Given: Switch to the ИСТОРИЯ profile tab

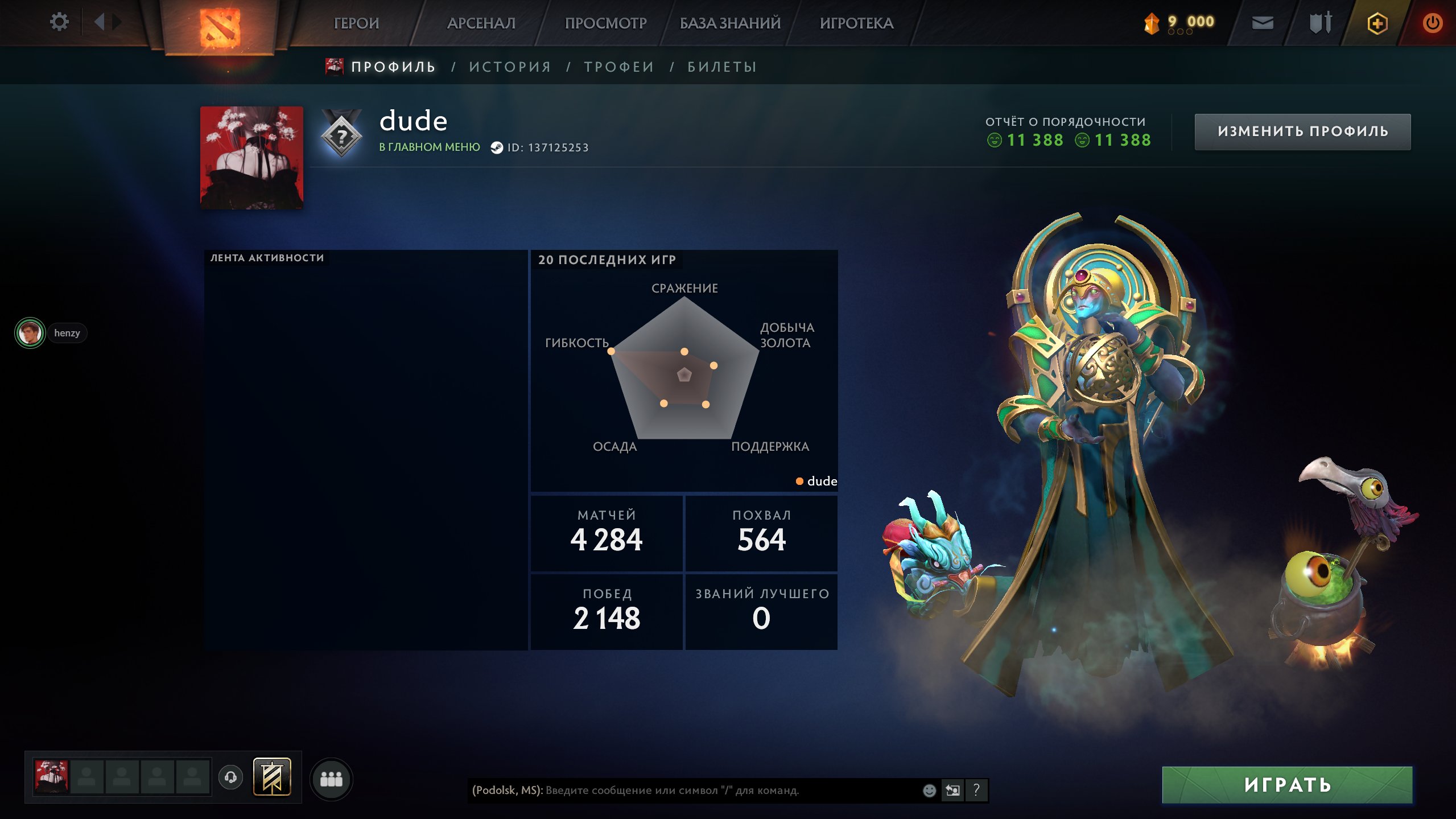Looking at the screenshot, I should pos(510,67).
